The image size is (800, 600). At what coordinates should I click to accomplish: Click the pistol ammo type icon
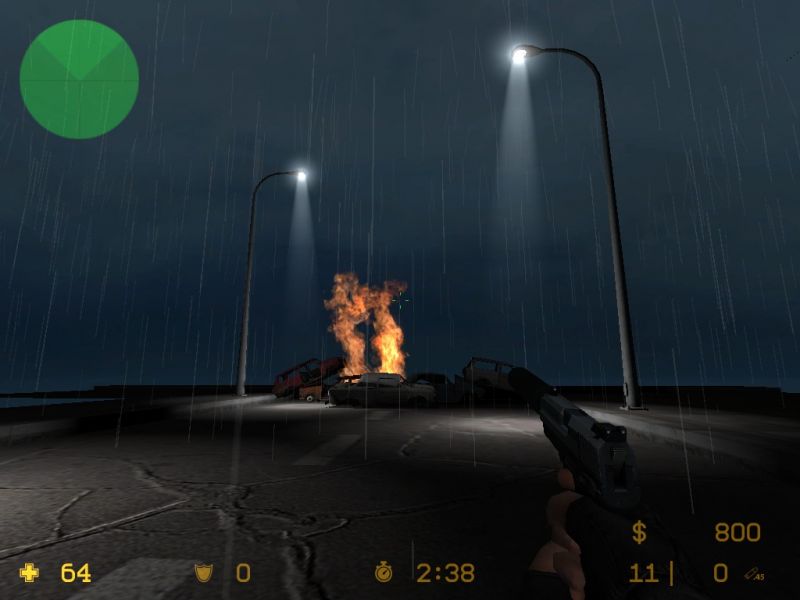click(754, 573)
